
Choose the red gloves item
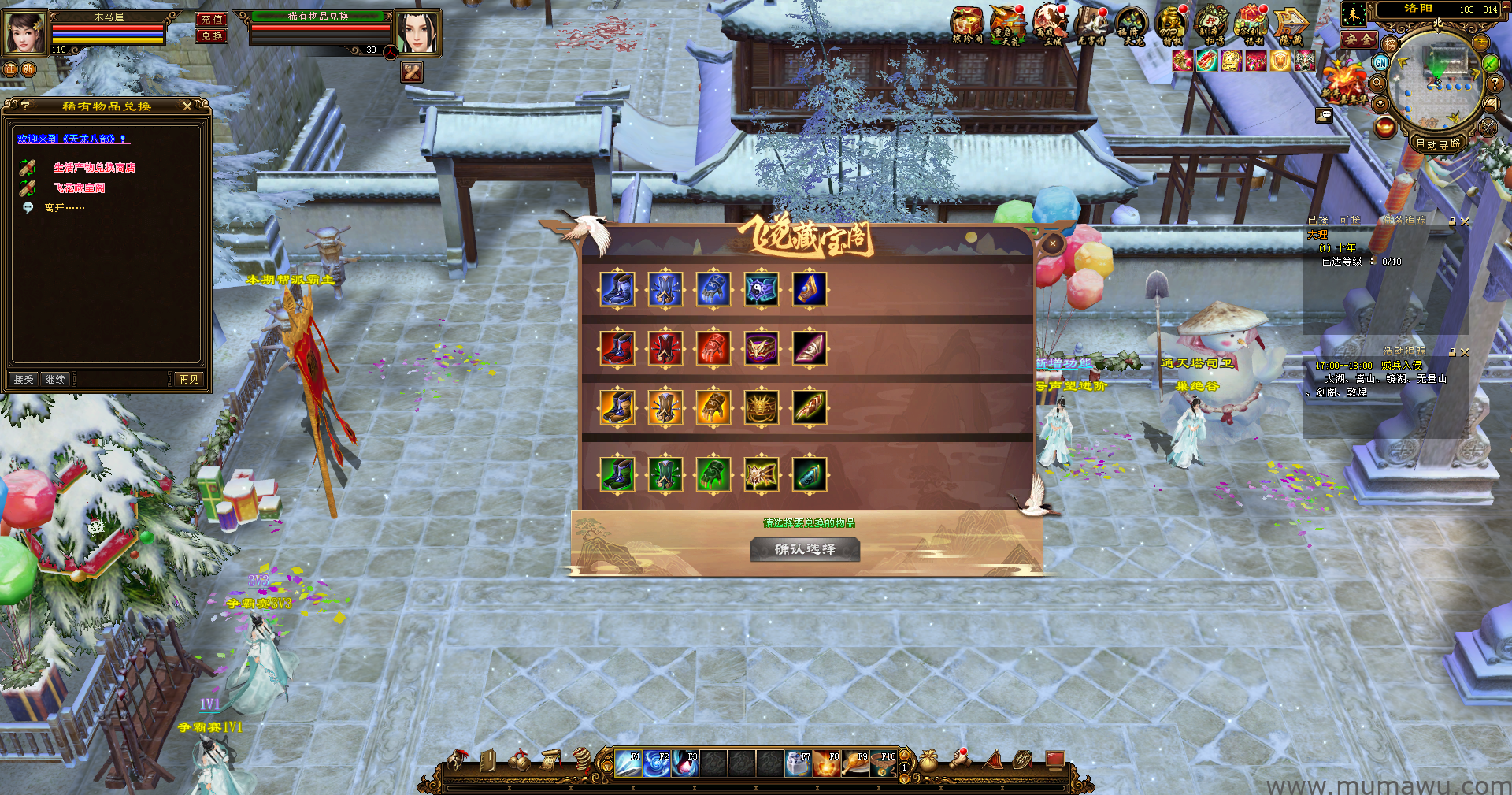click(x=713, y=348)
